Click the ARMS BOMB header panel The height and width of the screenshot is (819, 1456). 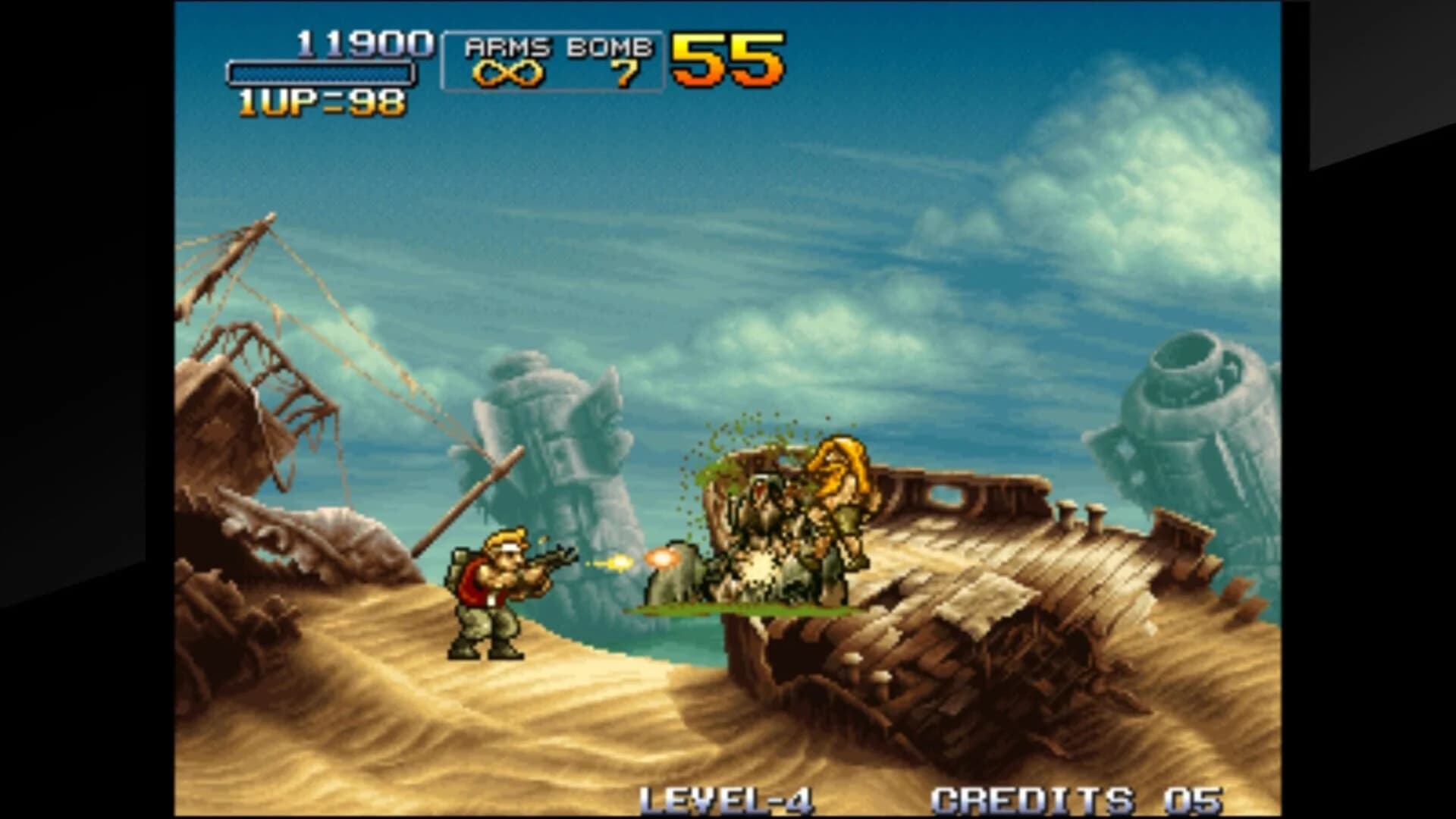pos(557,45)
